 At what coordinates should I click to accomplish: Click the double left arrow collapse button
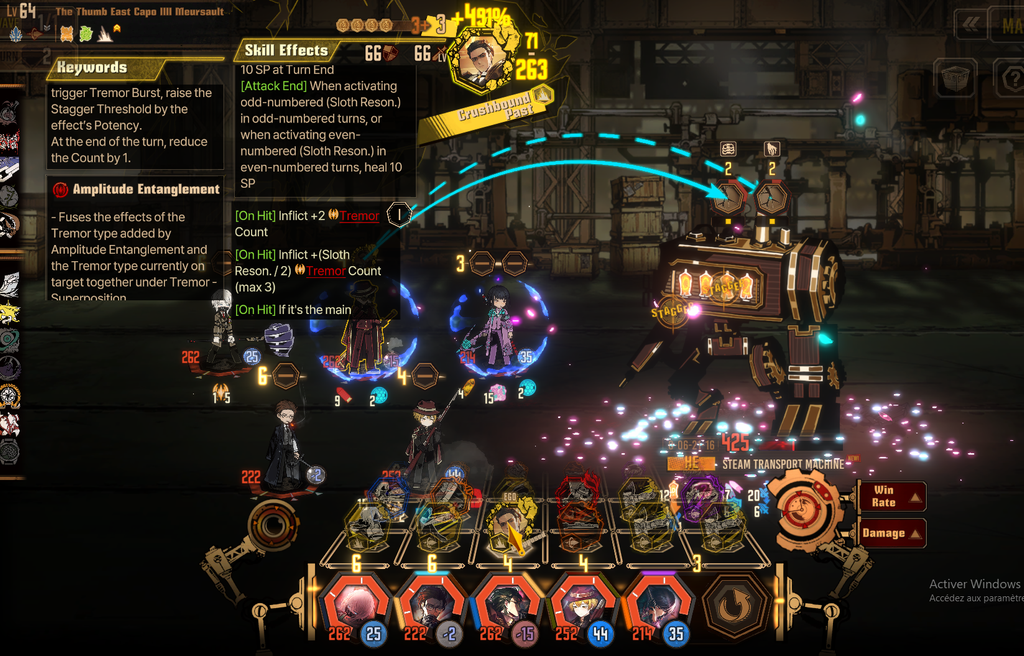click(x=968, y=24)
